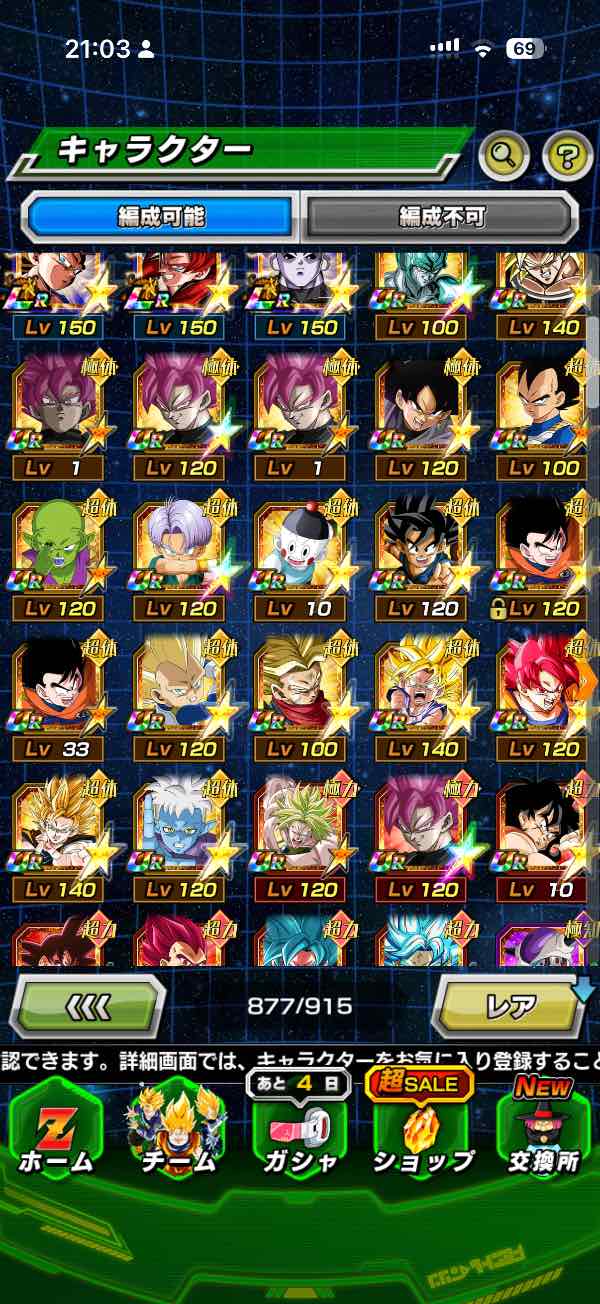Screen dimensions: 600x1304
Task: Open the magnifying glass search button
Action: tap(503, 155)
